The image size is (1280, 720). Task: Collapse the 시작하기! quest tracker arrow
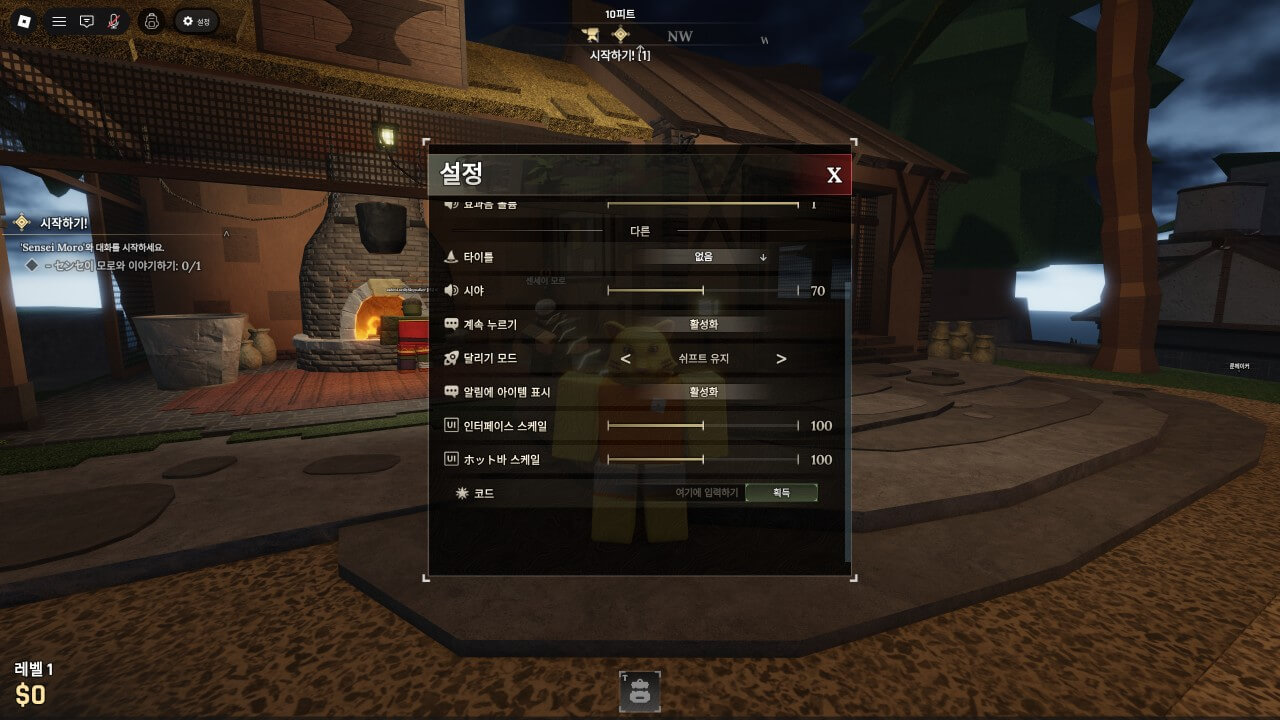(226, 234)
